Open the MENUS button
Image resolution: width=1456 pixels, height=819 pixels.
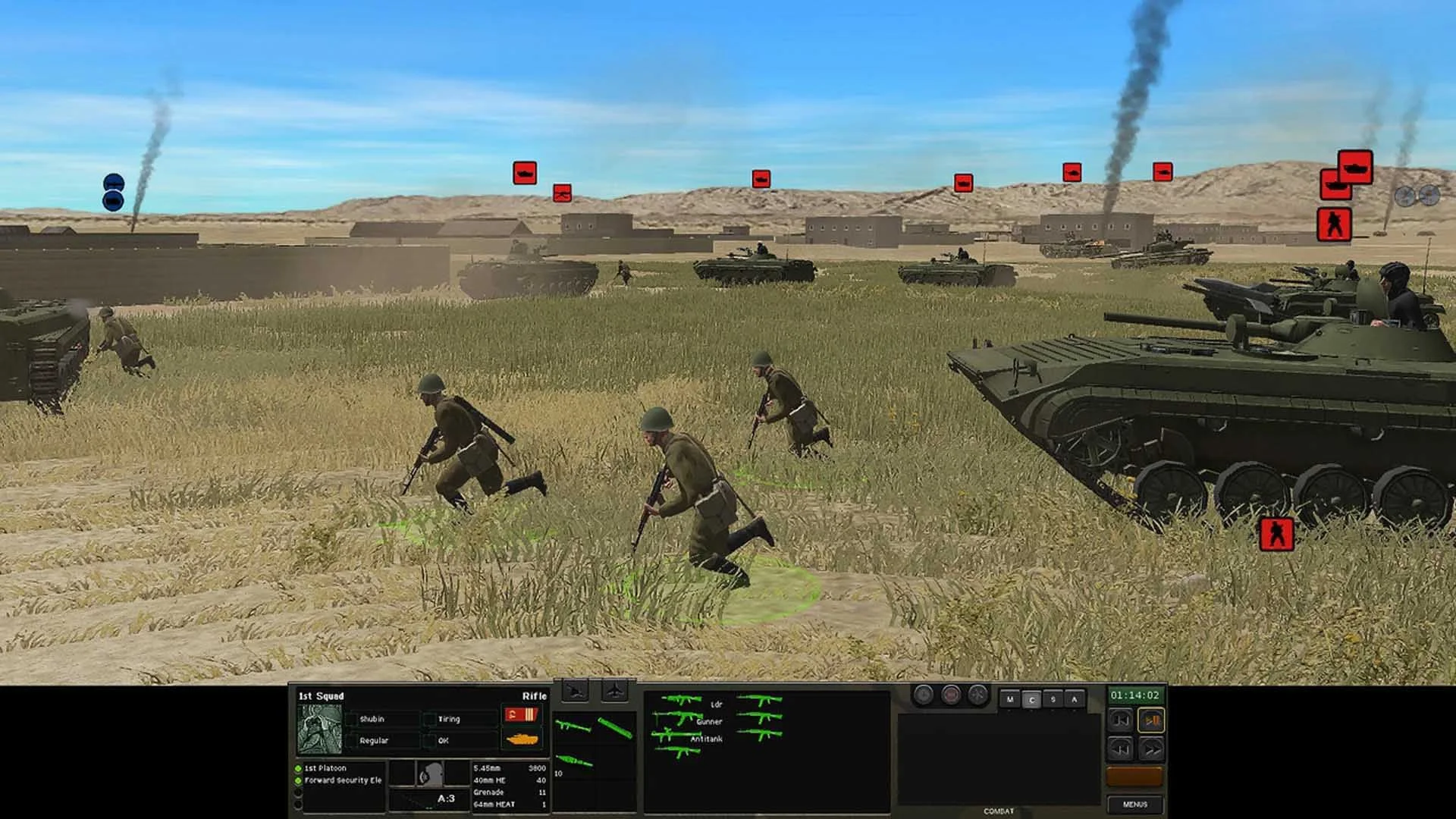1134,804
